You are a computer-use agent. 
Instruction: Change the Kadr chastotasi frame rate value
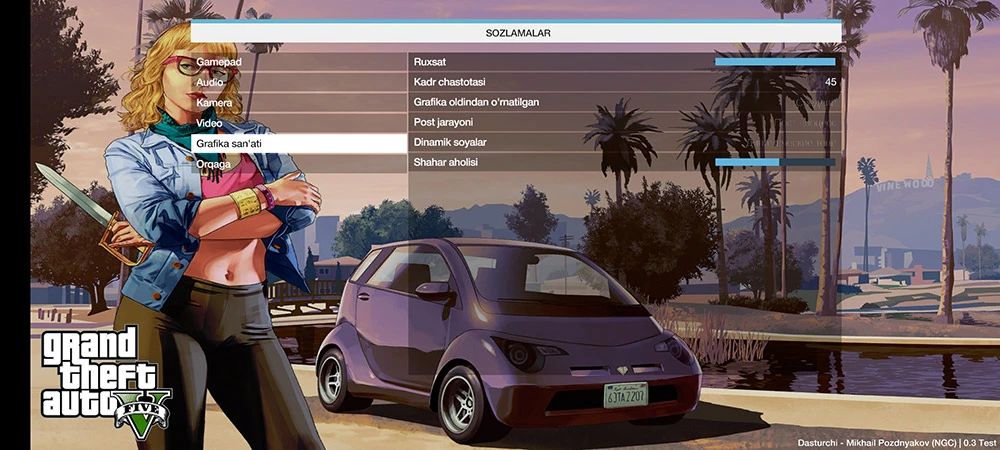coord(624,82)
